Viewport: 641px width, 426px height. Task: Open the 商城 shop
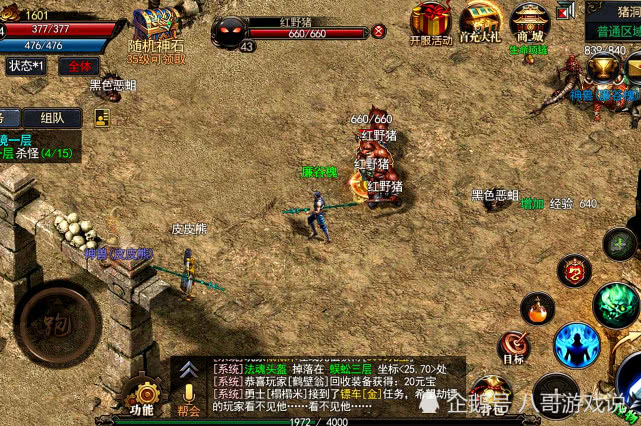tap(529, 22)
